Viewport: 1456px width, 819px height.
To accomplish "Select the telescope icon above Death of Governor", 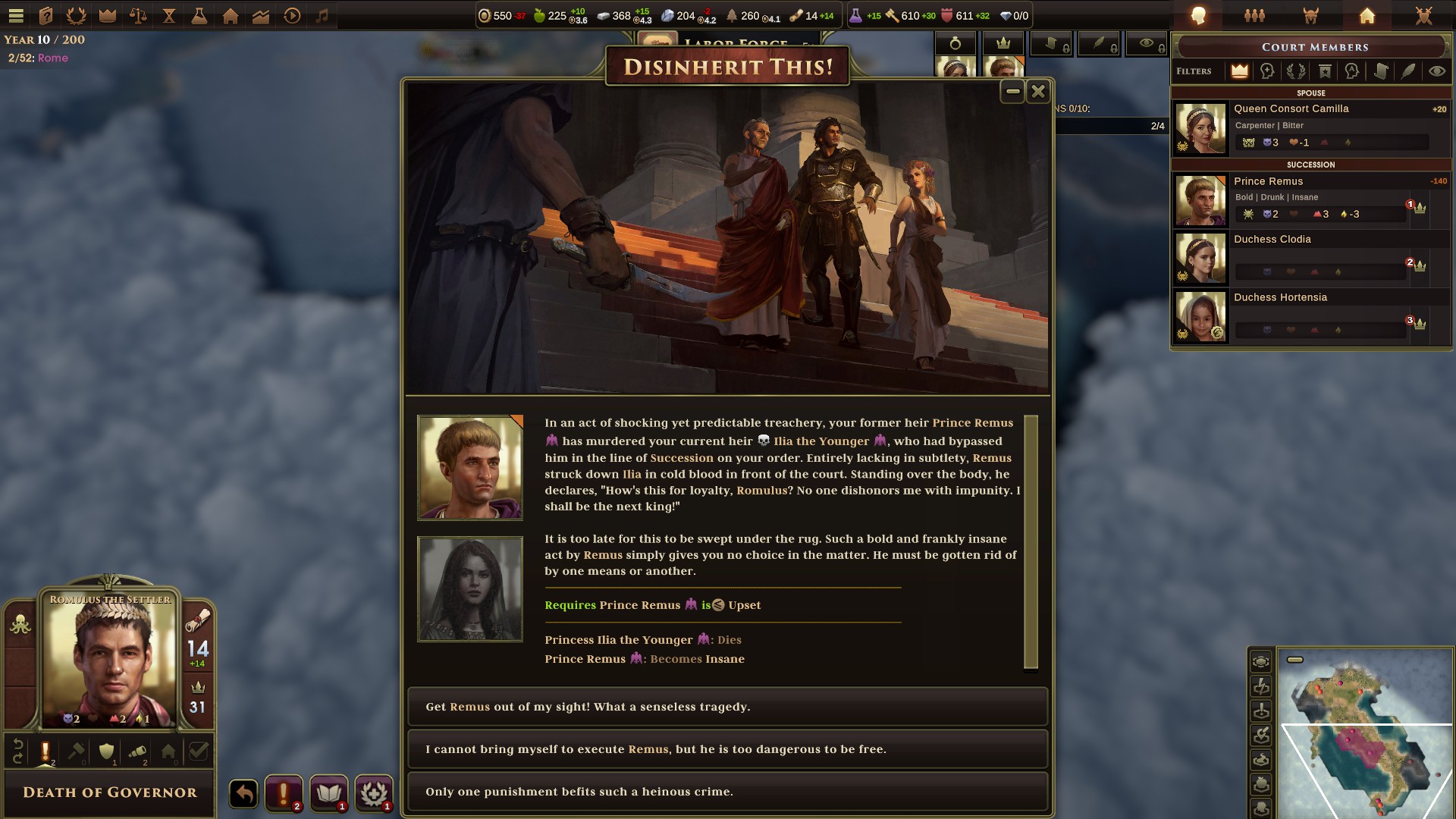I will point(137,752).
